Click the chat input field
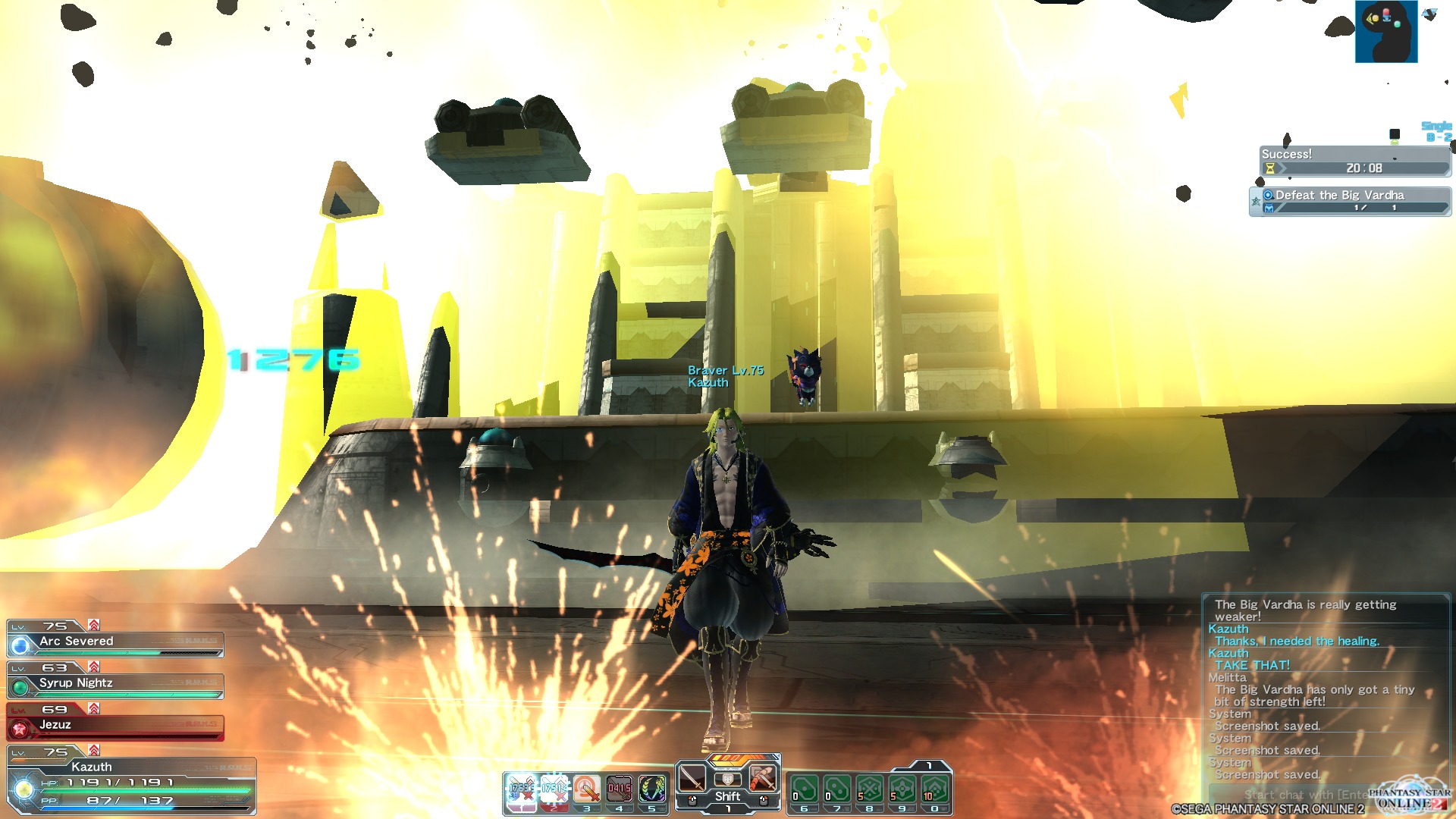 tap(1289, 794)
